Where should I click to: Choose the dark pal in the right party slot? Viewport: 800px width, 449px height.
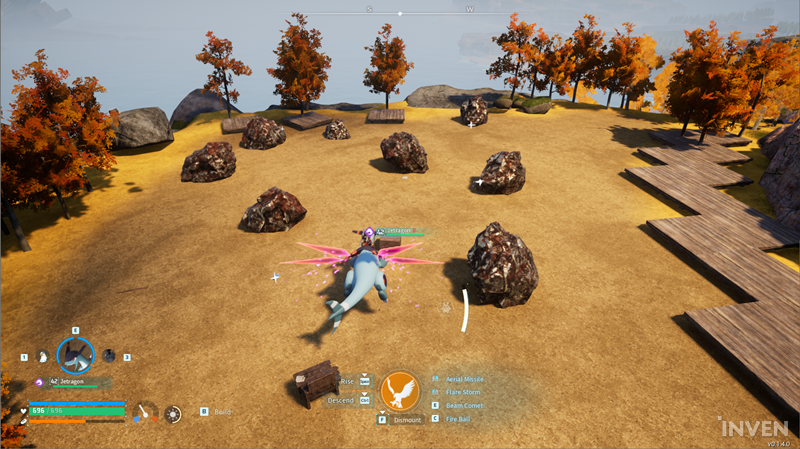click(x=109, y=356)
